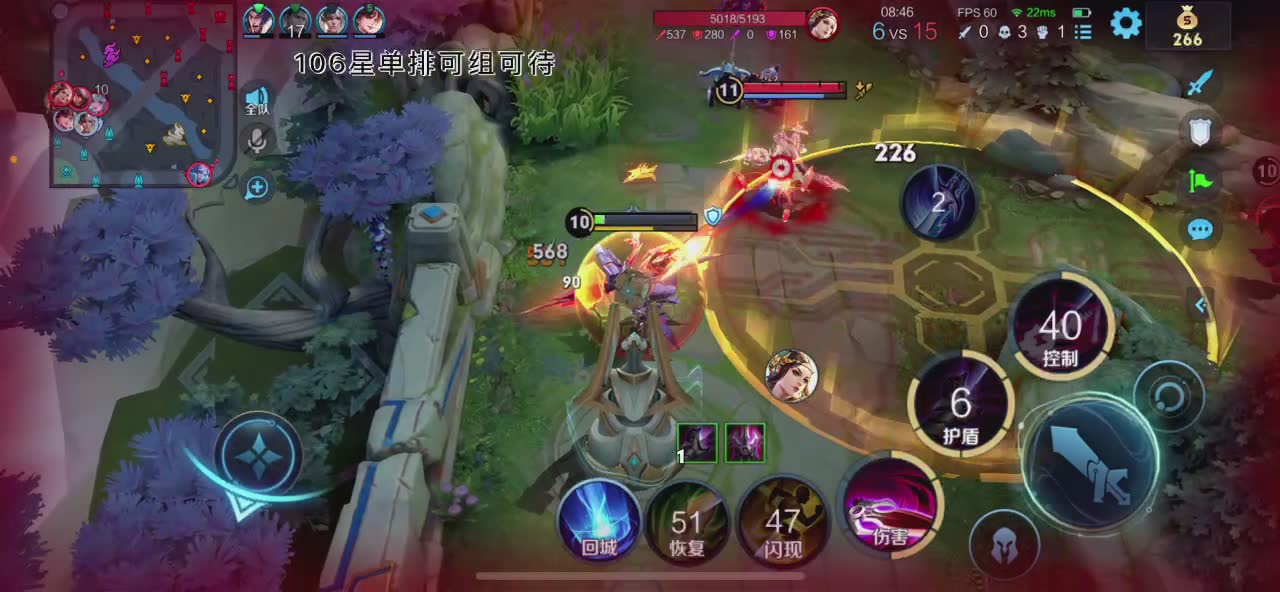Viewport: 1280px width, 592px height.
Task: Tap the skill icon showing 2
Action: pos(938,202)
